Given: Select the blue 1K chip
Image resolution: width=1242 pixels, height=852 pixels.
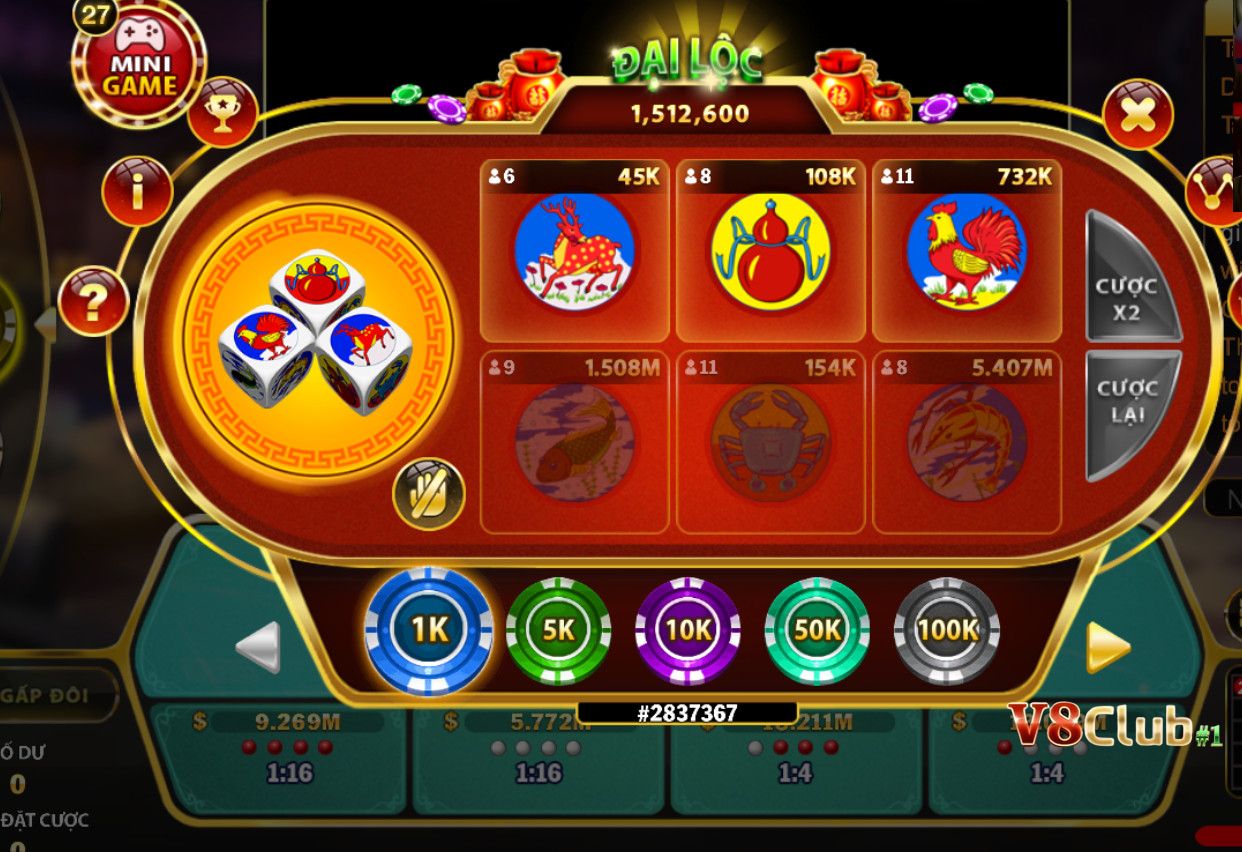Looking at the screenshot, I should coord(429,630).
